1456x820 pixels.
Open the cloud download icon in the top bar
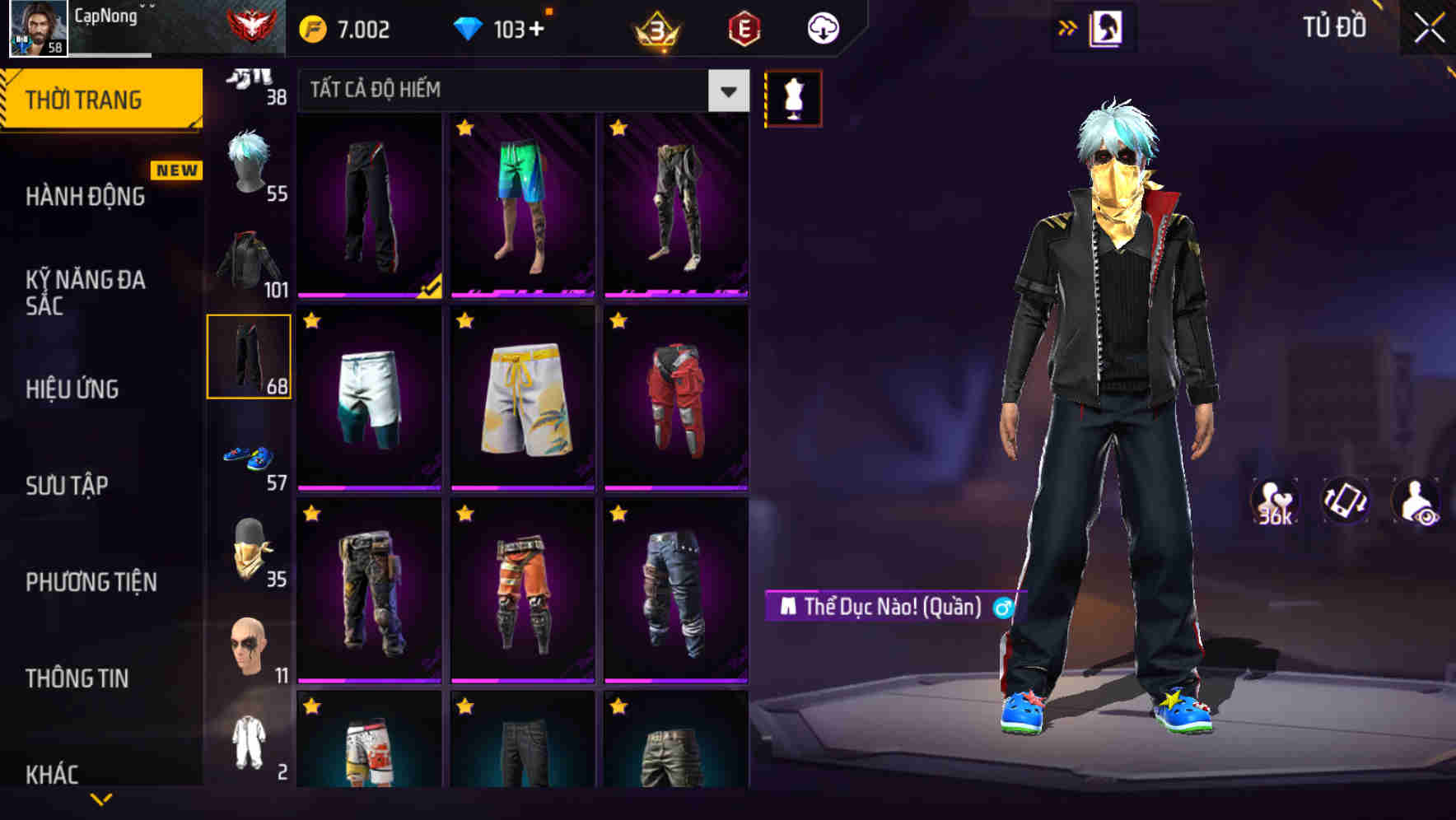point(822,27)
